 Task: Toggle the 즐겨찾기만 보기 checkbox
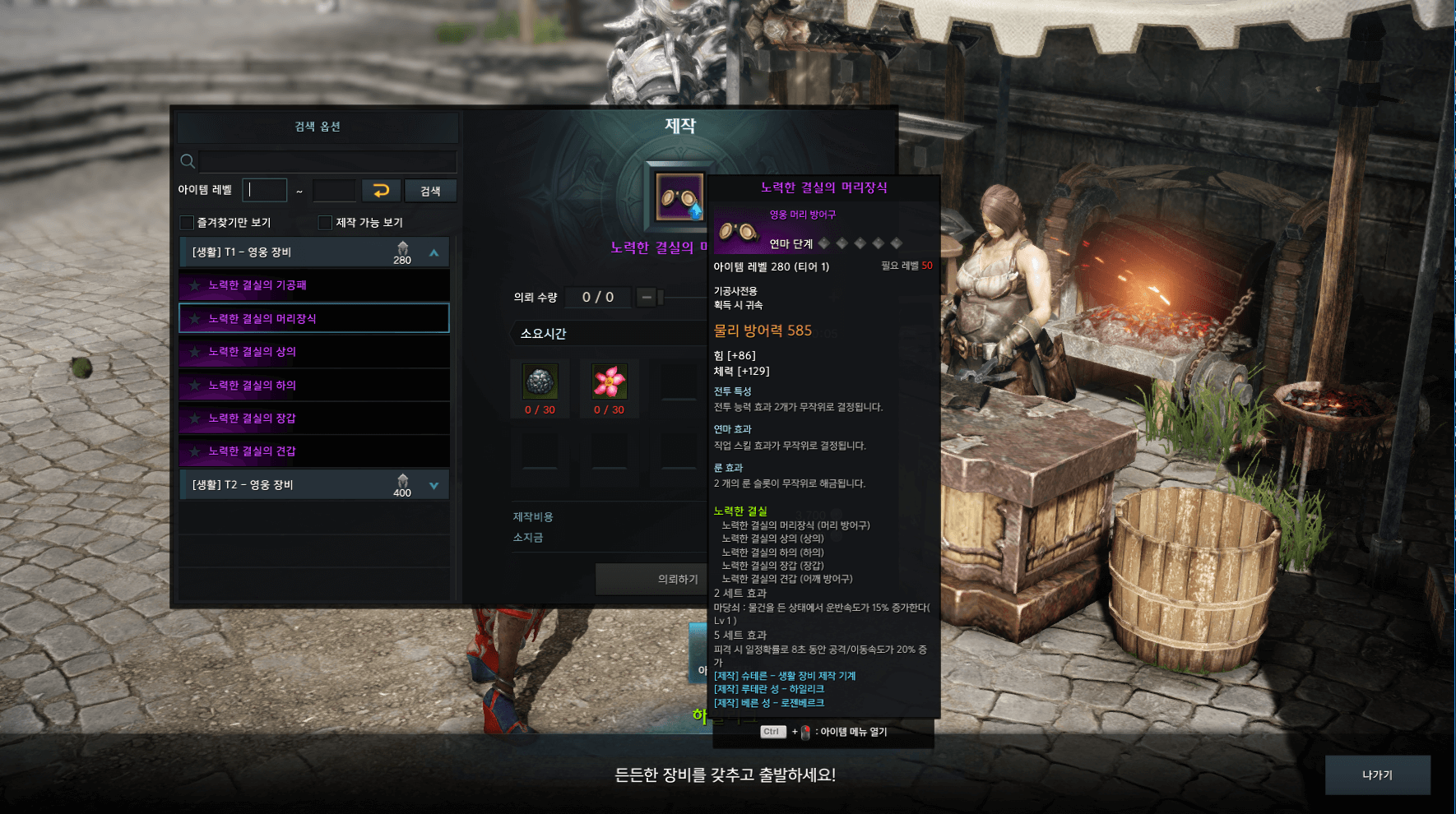188,223
